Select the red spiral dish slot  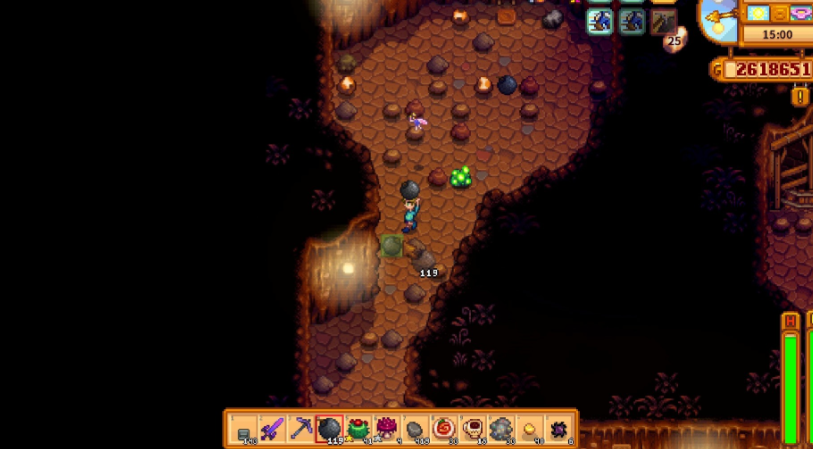pos(444,430)
